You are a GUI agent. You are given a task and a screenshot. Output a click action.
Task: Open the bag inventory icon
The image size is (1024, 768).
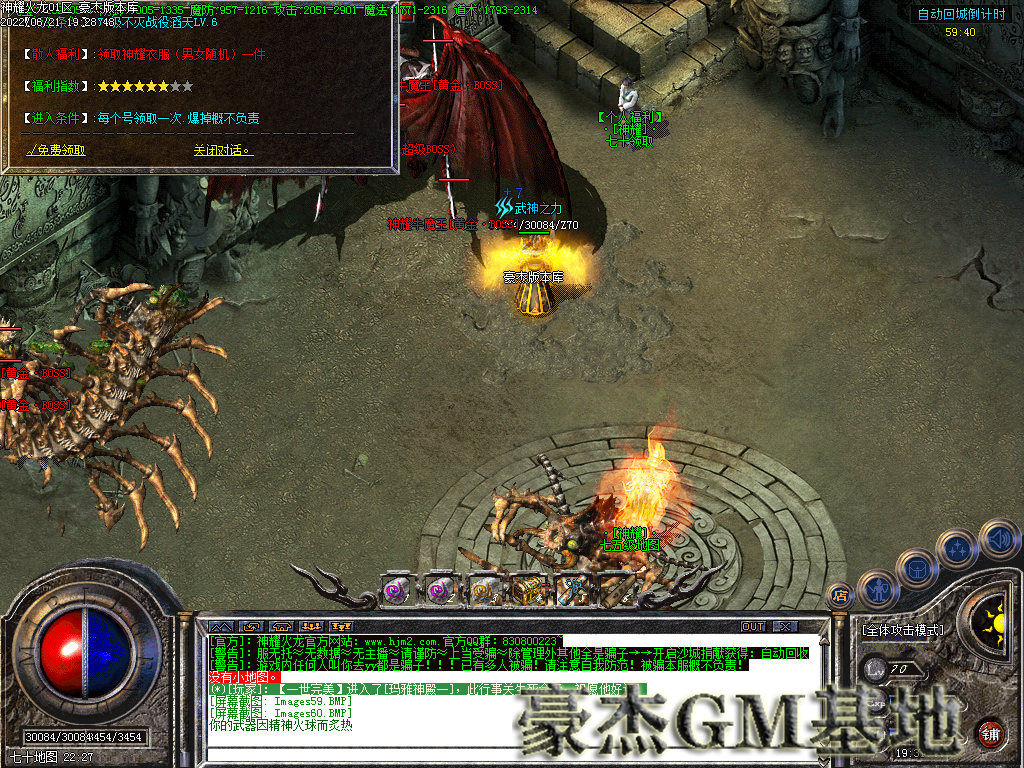coord(917,568)
